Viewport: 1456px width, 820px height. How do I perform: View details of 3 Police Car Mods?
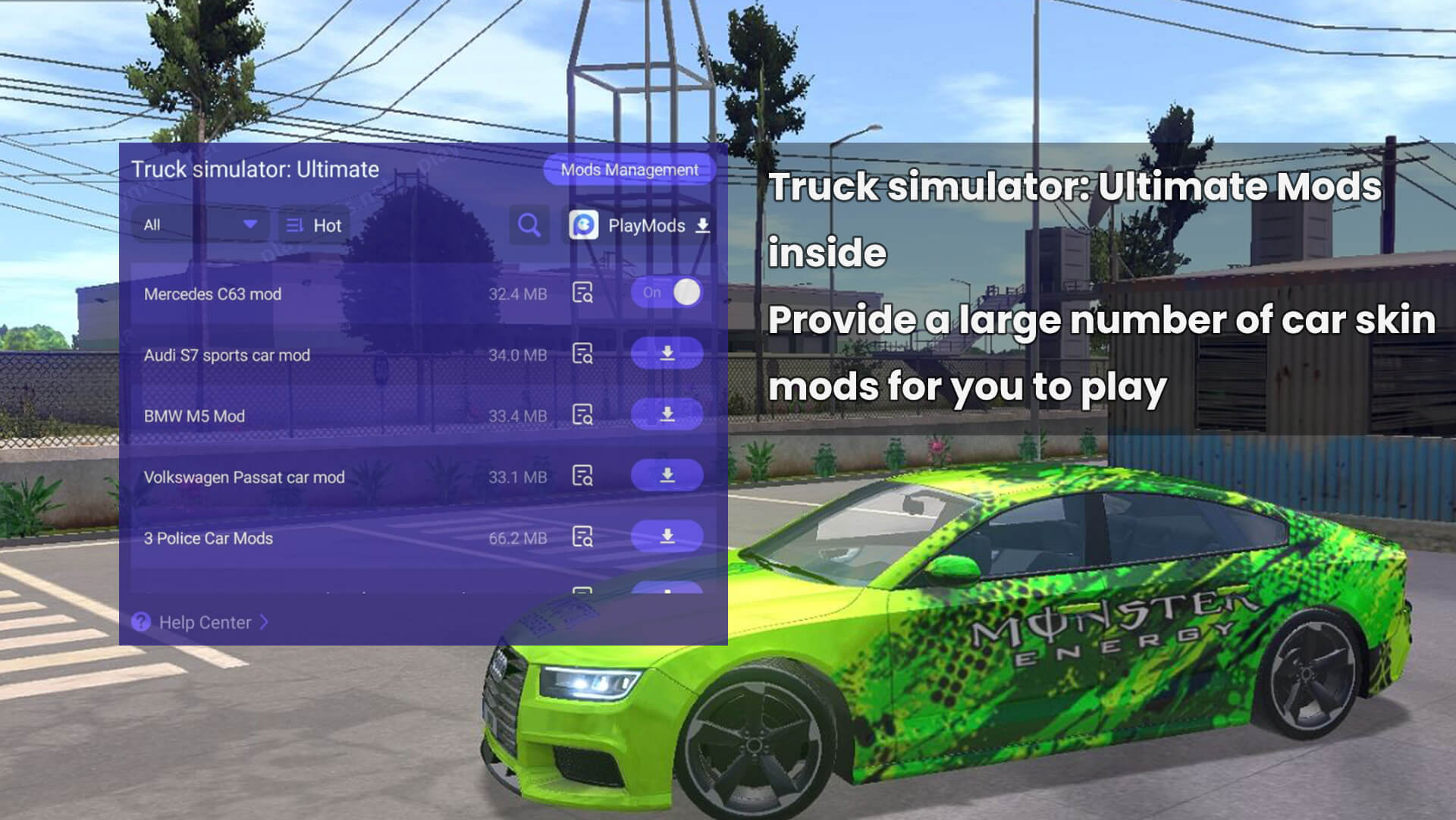coord(582,536)
